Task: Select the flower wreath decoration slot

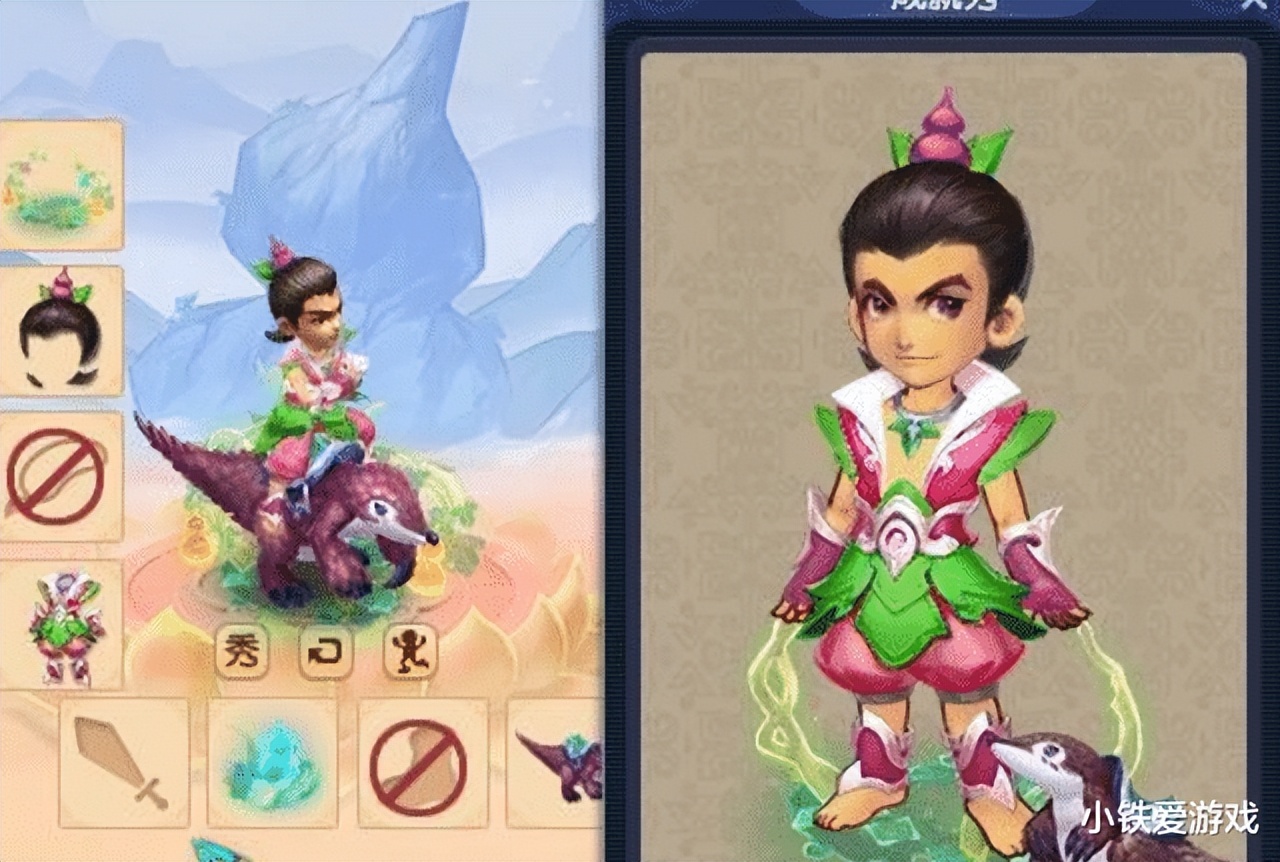Action: point(58,185)
